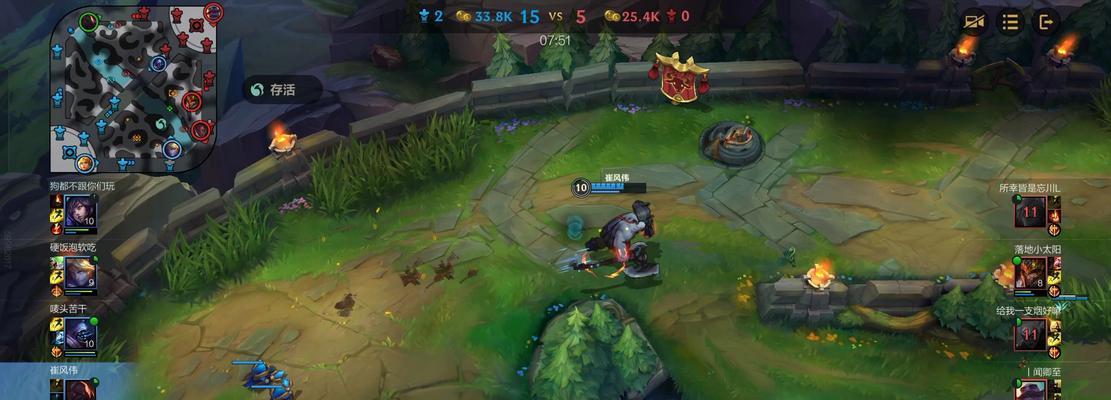Toggle the camera button in the top bar

tap(975, 21)
